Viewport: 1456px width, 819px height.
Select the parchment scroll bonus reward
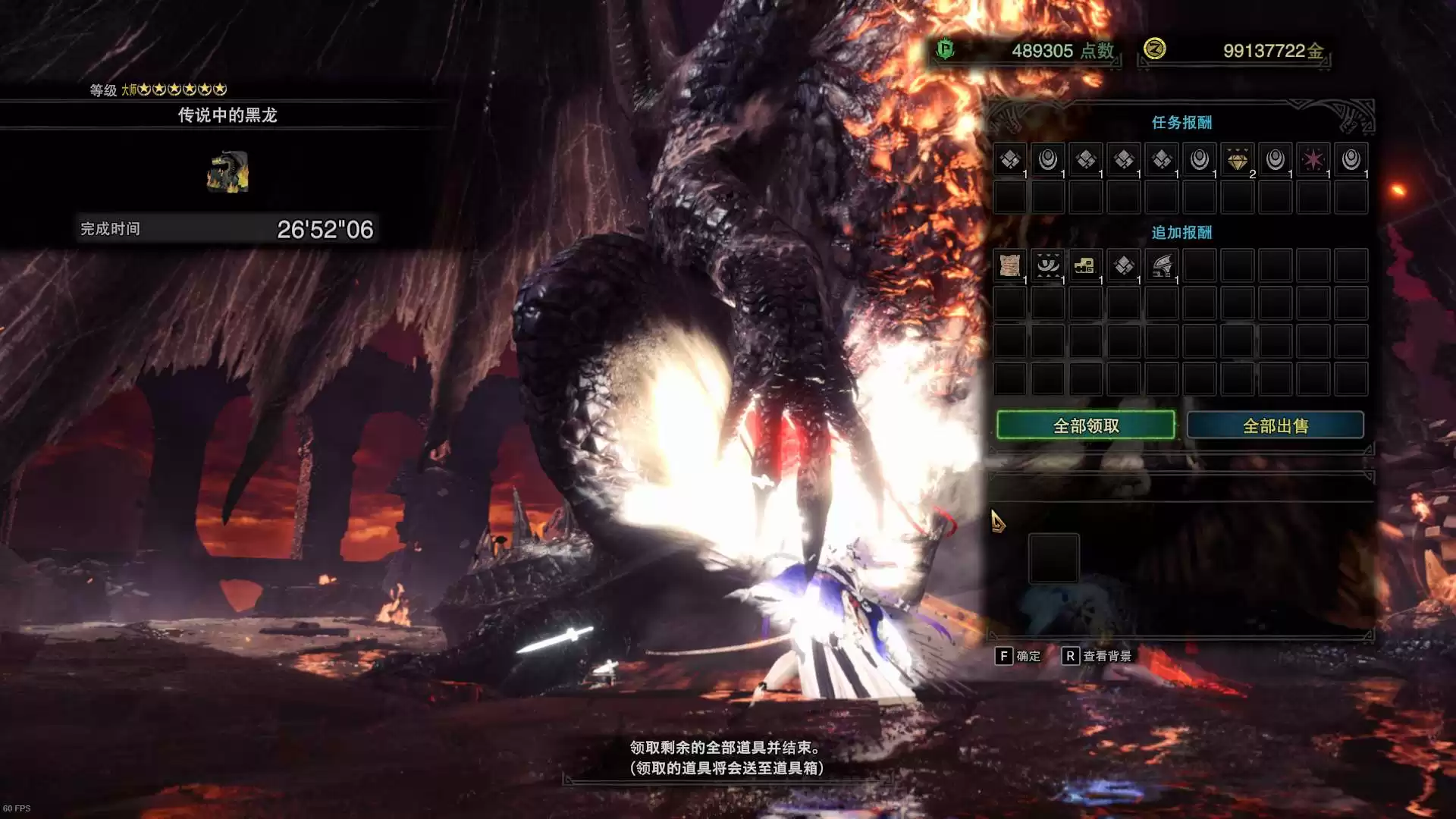point(1009,265)
